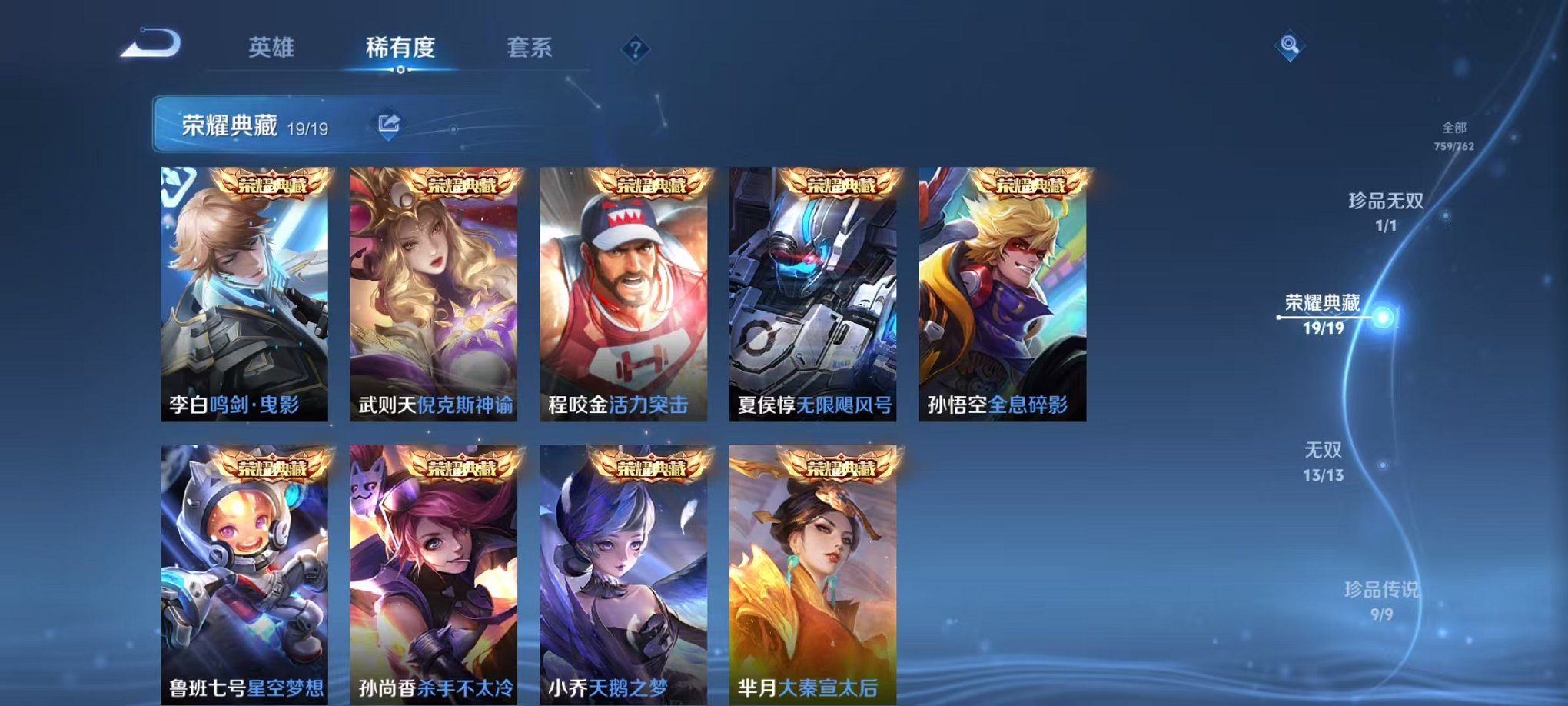The image size is (1568, 706).
Task: Switch to the 英雄 tab
Action: [272, 48]
